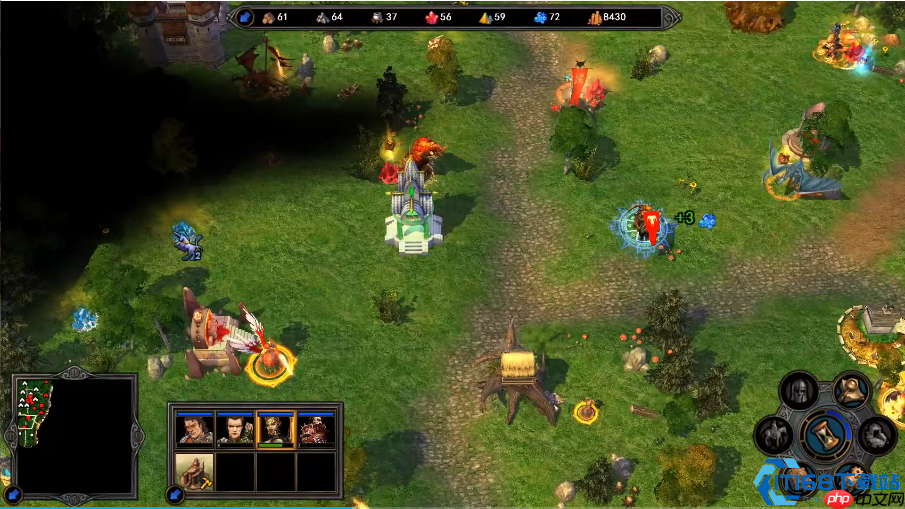Collapse the hero list with blue arrow
The image size is (905, 509).
tap(175, 493)
